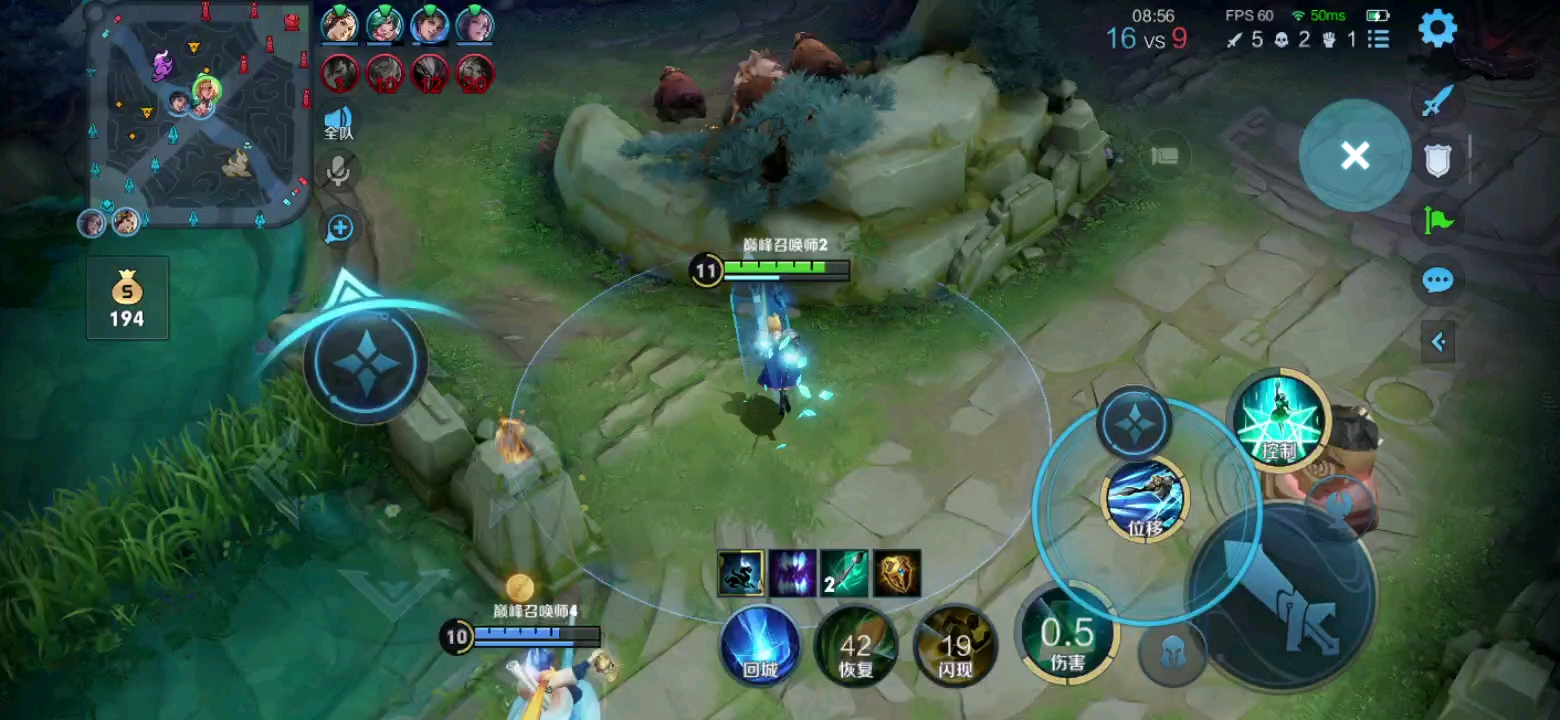Open the settings gear menu
Viewport: 1560px width, 720px height.
pyautogui.click(x=1438, y=28)
